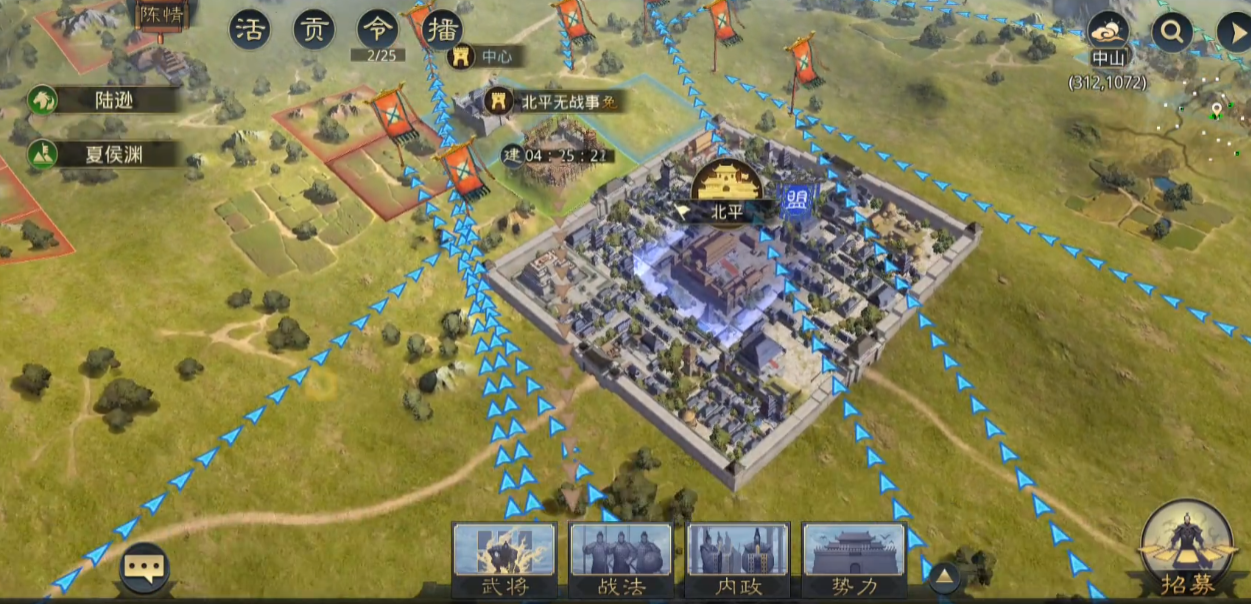This screenshot has width=1251, height=604.
Task: Click the right-pointing arrow button
Action: coord(1234,32)
